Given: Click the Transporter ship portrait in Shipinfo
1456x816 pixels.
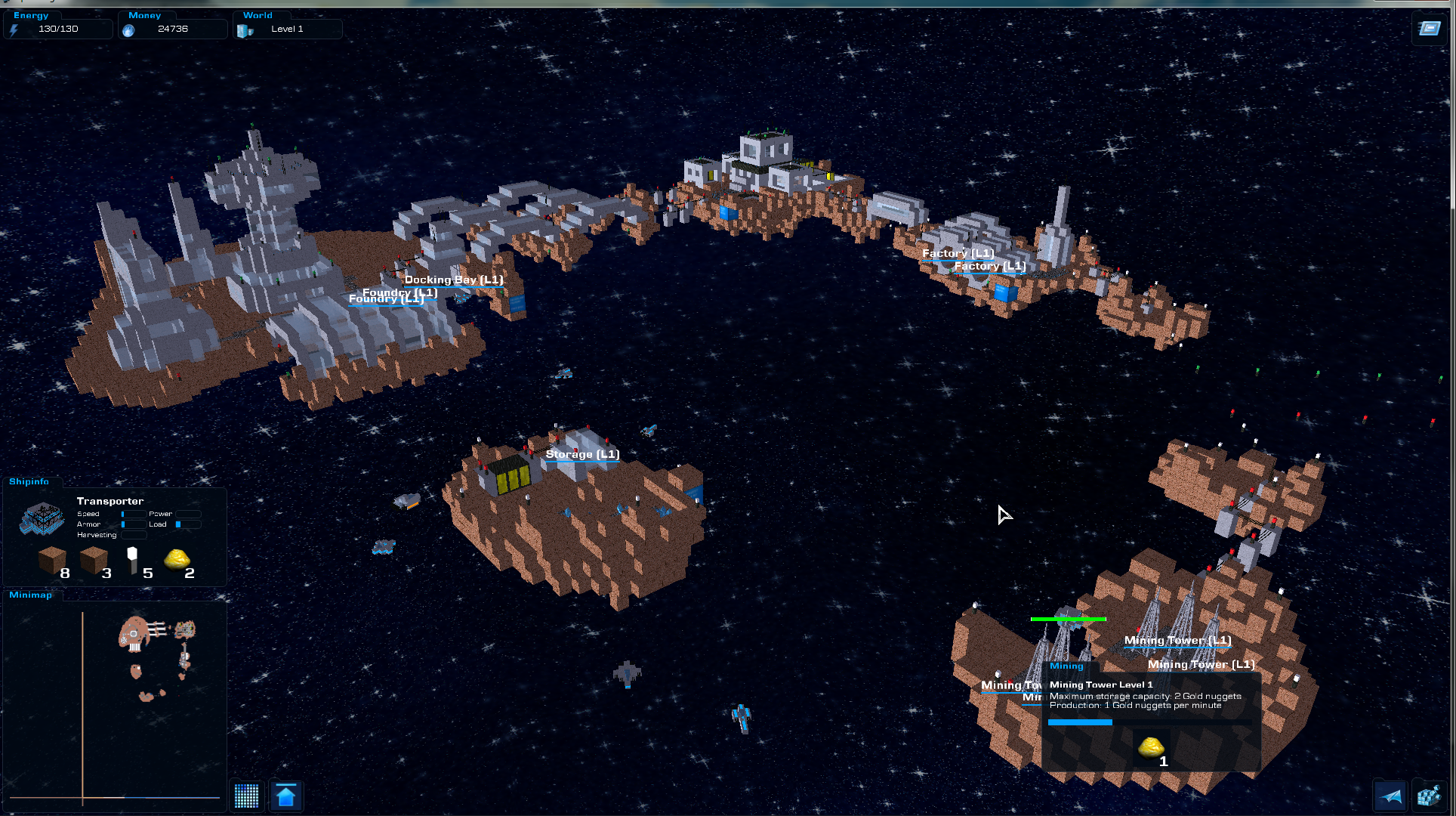Looking at the screenshot, I should (42, 518).
